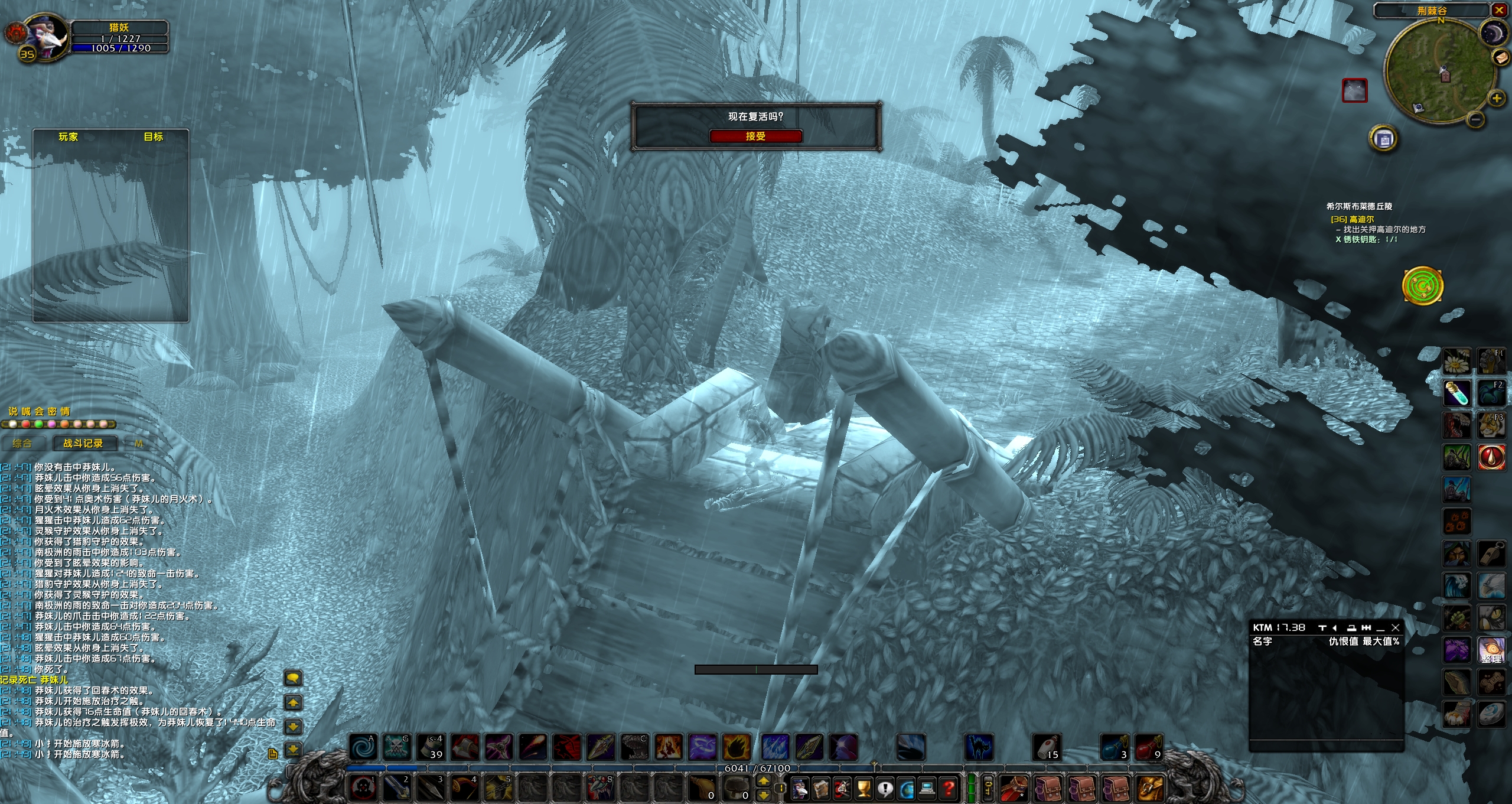Click the computer-shaped options icon in micro menu
1512x804 pixels.
[x=927, y=789]
